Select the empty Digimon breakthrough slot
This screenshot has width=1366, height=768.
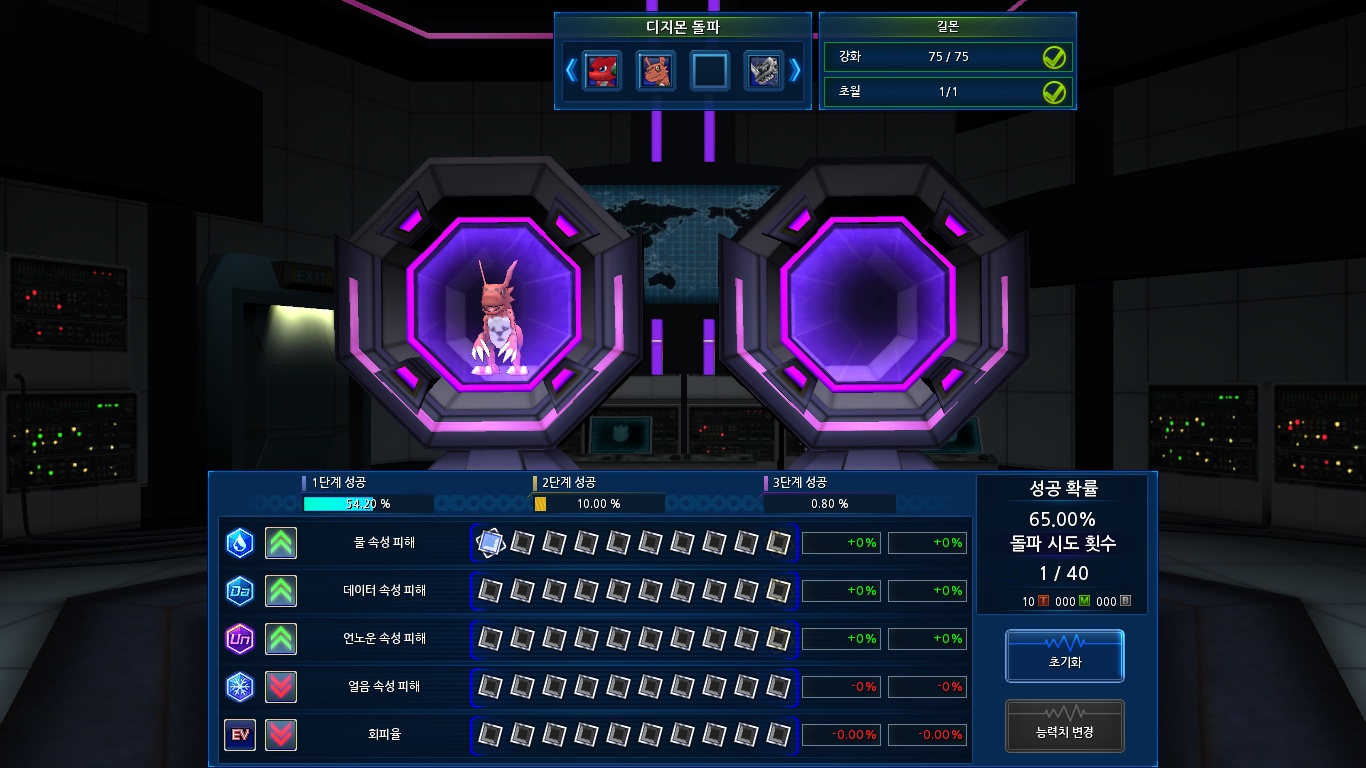pyautogui.click(x=709, y=71)
